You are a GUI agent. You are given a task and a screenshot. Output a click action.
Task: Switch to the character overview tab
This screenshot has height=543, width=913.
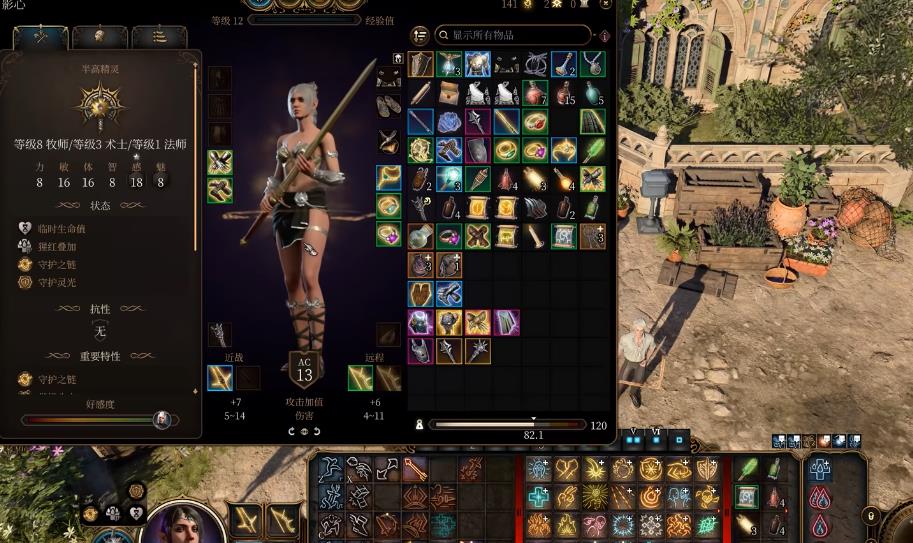(41, 36)
